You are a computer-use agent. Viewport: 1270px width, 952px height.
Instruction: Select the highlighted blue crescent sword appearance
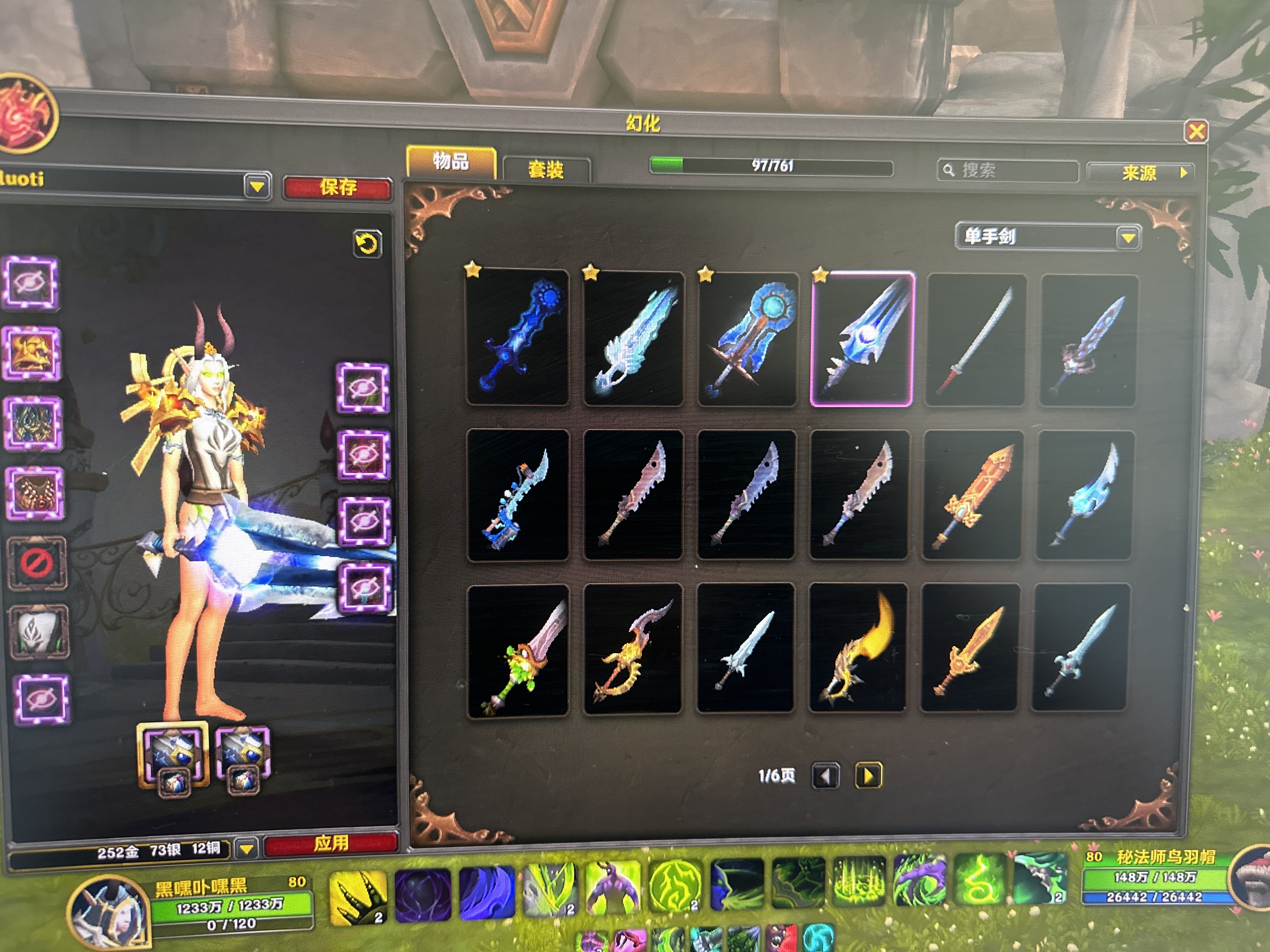tap(862, 338)
